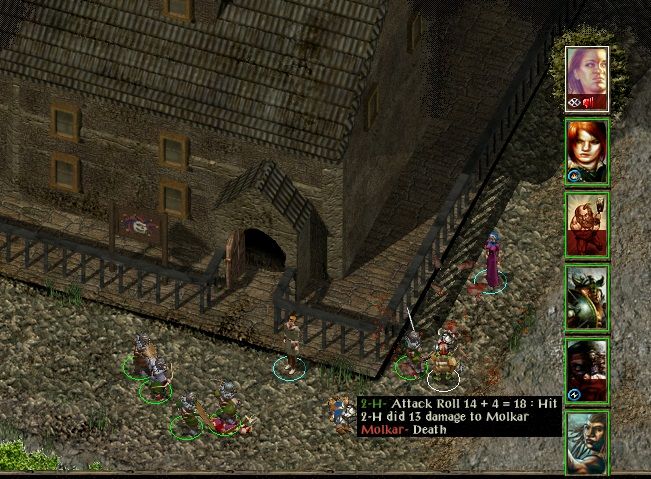This screenshot has width=651, height=479.
Task: Pick the horned-helmet warrior portrait
Action: coord(587,297)
